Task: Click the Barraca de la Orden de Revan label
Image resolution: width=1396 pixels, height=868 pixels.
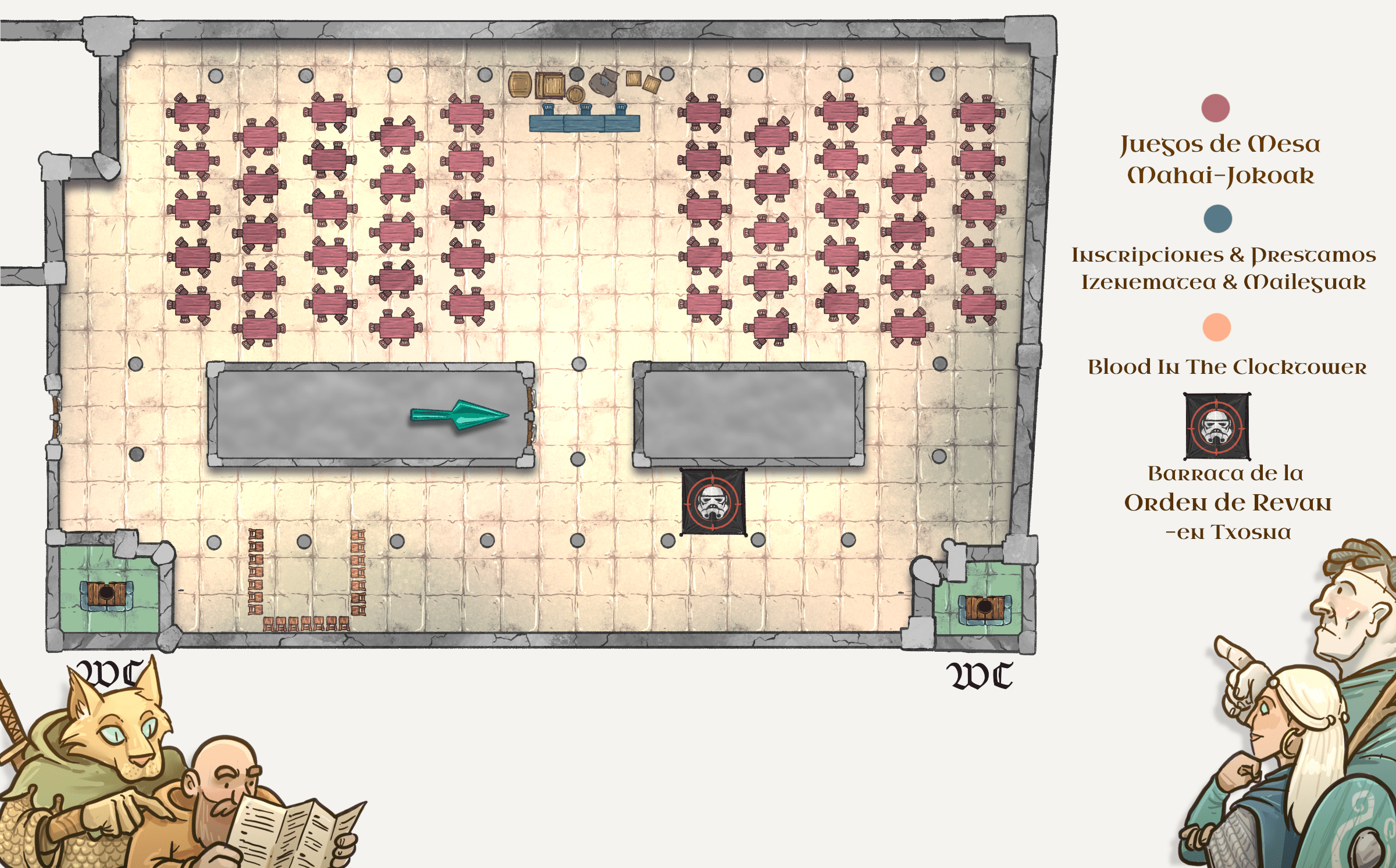Action: coord(1227,502)
